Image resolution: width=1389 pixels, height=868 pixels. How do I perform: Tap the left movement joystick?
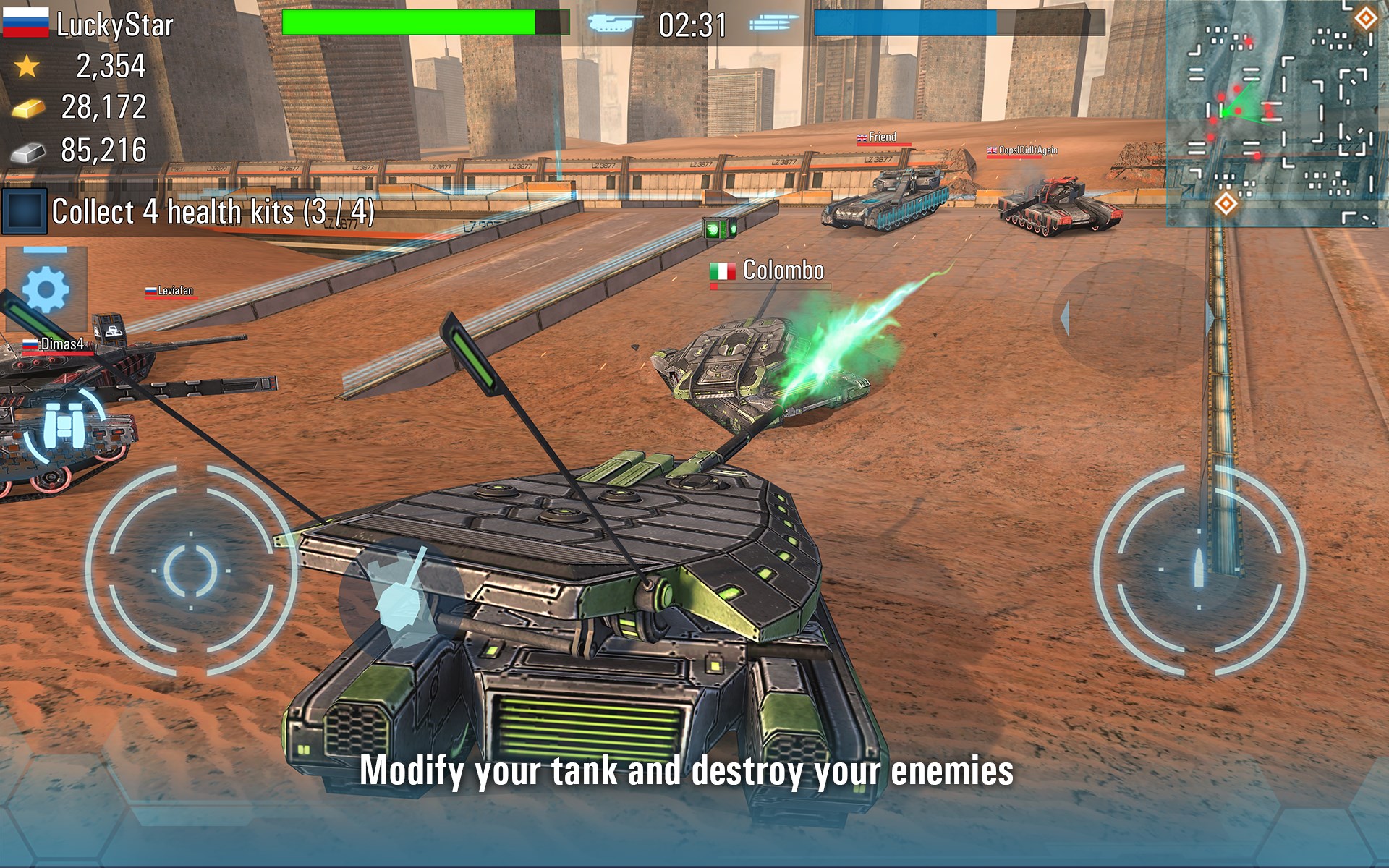(190, 570)
